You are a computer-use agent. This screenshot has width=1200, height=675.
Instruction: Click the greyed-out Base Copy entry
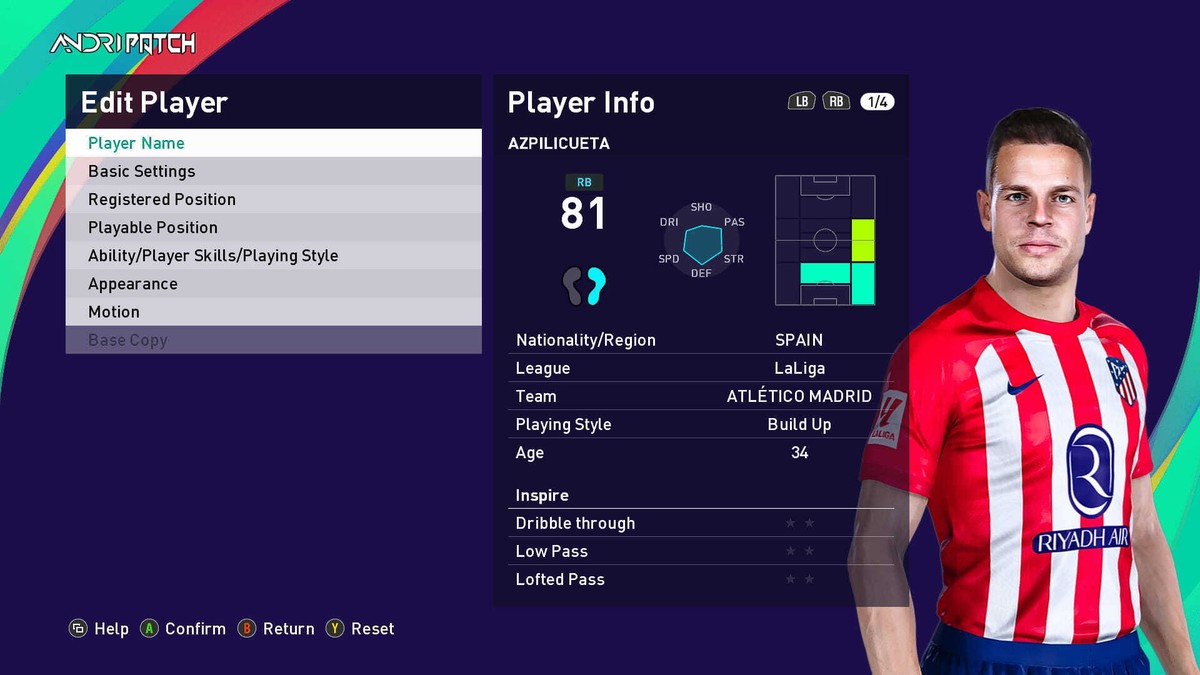tap(273, 340)
